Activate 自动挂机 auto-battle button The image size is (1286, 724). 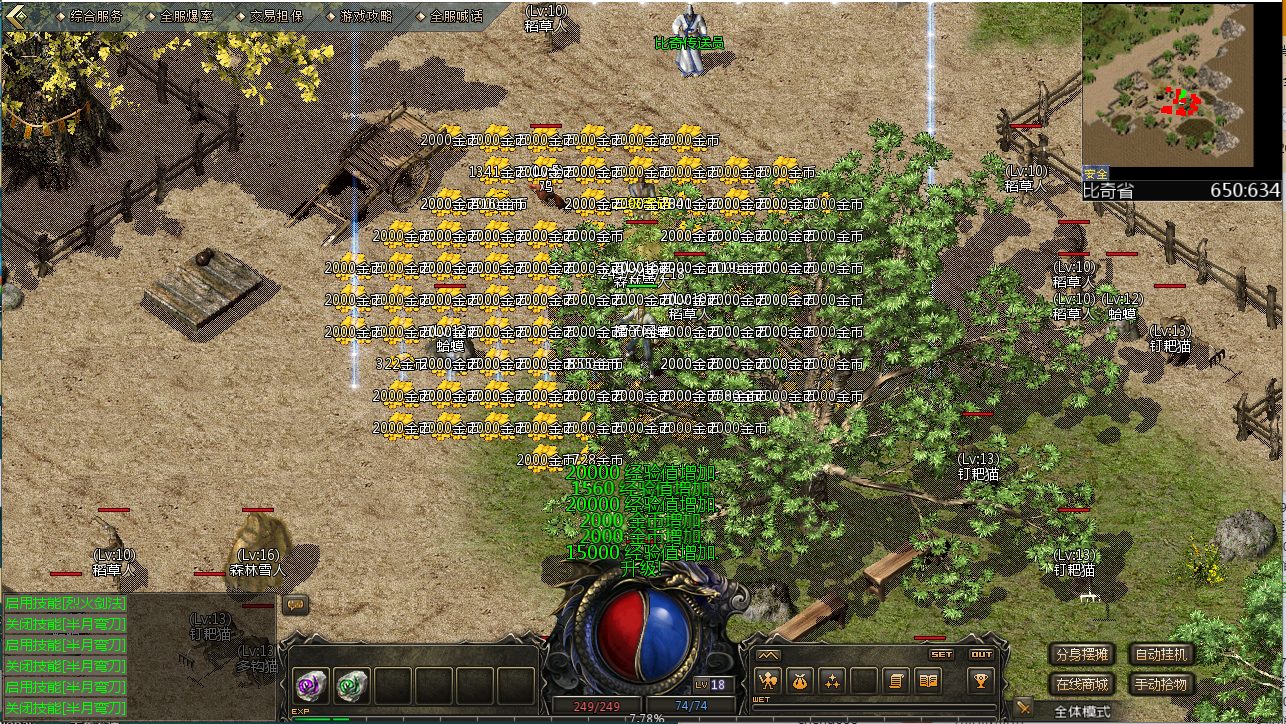(x=1163, y=655)
